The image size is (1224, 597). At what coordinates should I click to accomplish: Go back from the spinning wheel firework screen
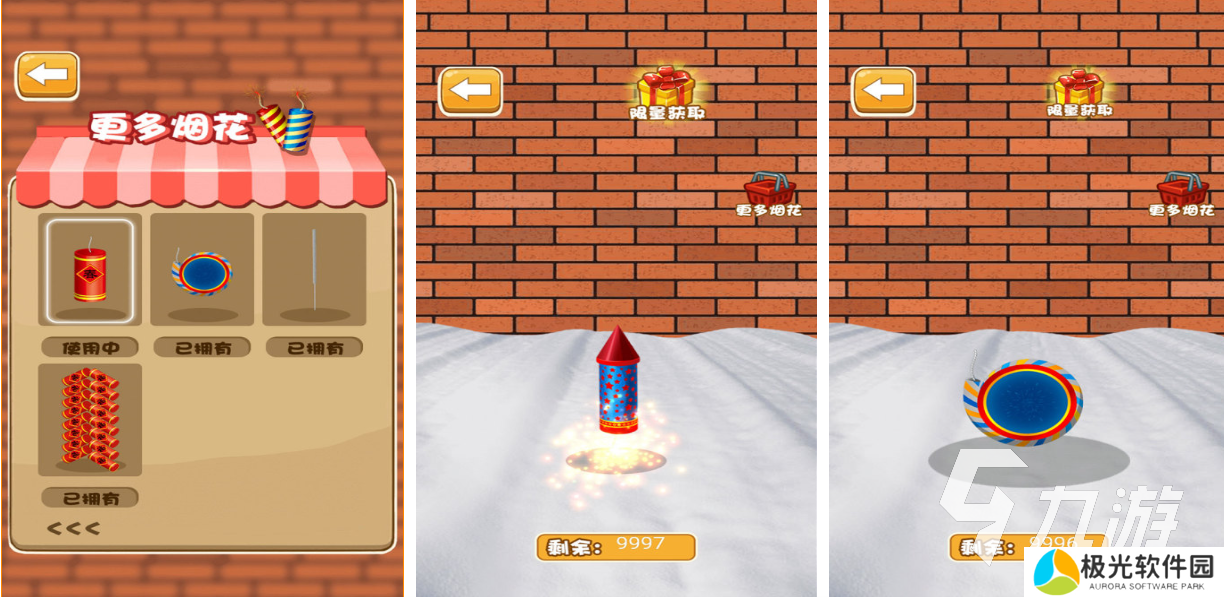(883, 91)
